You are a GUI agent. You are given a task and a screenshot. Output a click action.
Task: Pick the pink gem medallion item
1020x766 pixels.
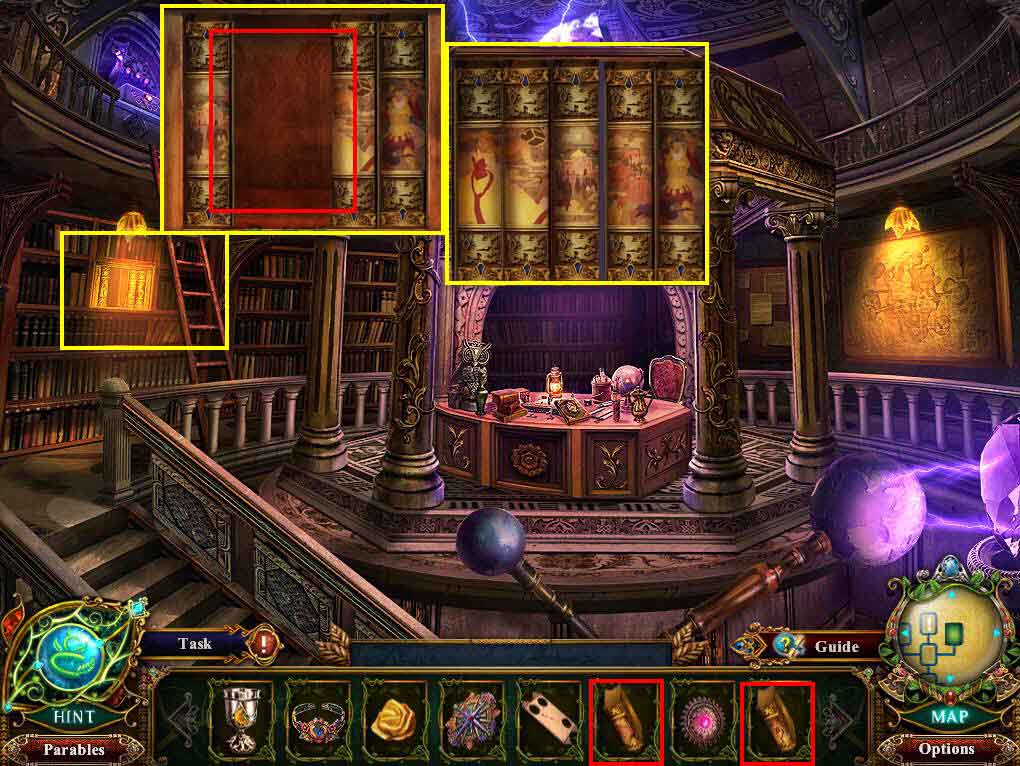point(702,718)
